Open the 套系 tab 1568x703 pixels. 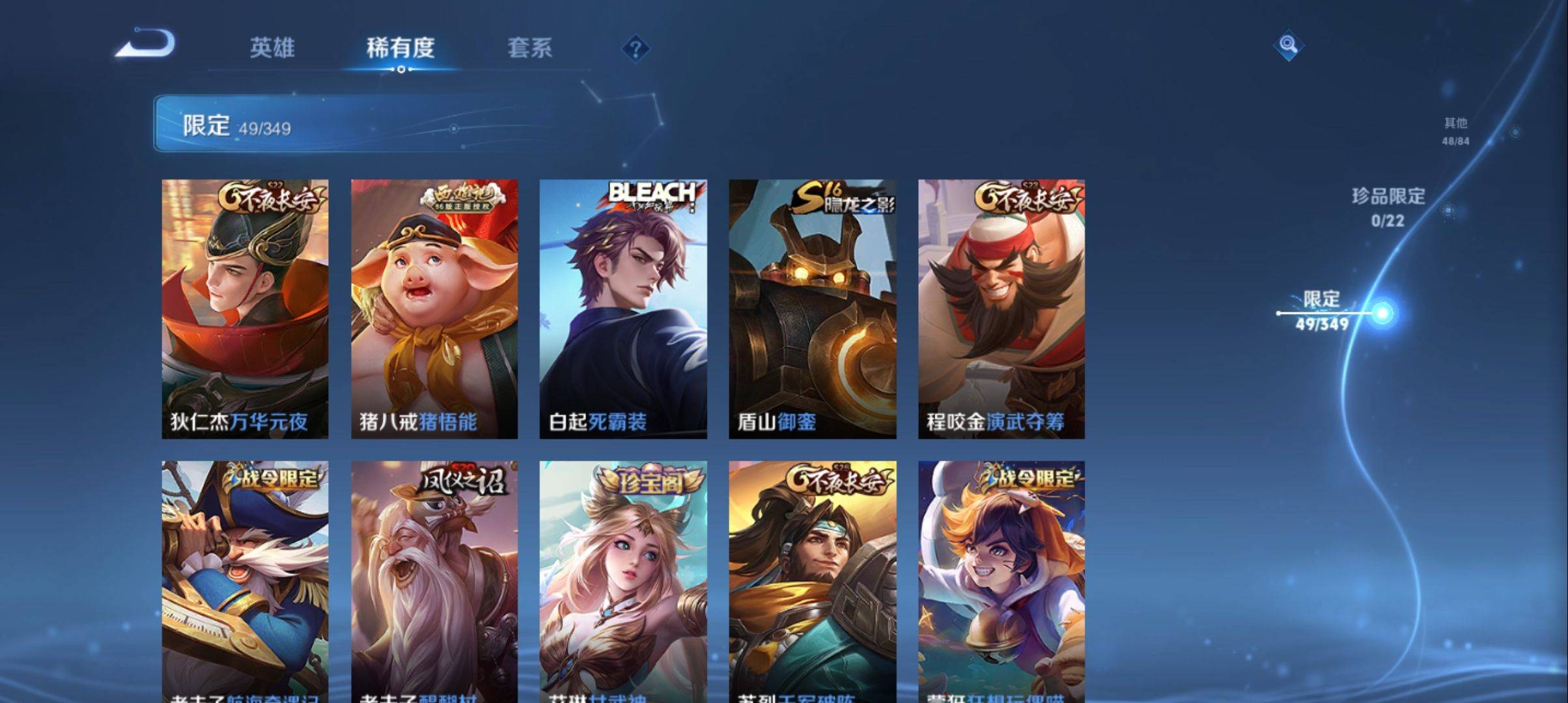click(529, 48)
